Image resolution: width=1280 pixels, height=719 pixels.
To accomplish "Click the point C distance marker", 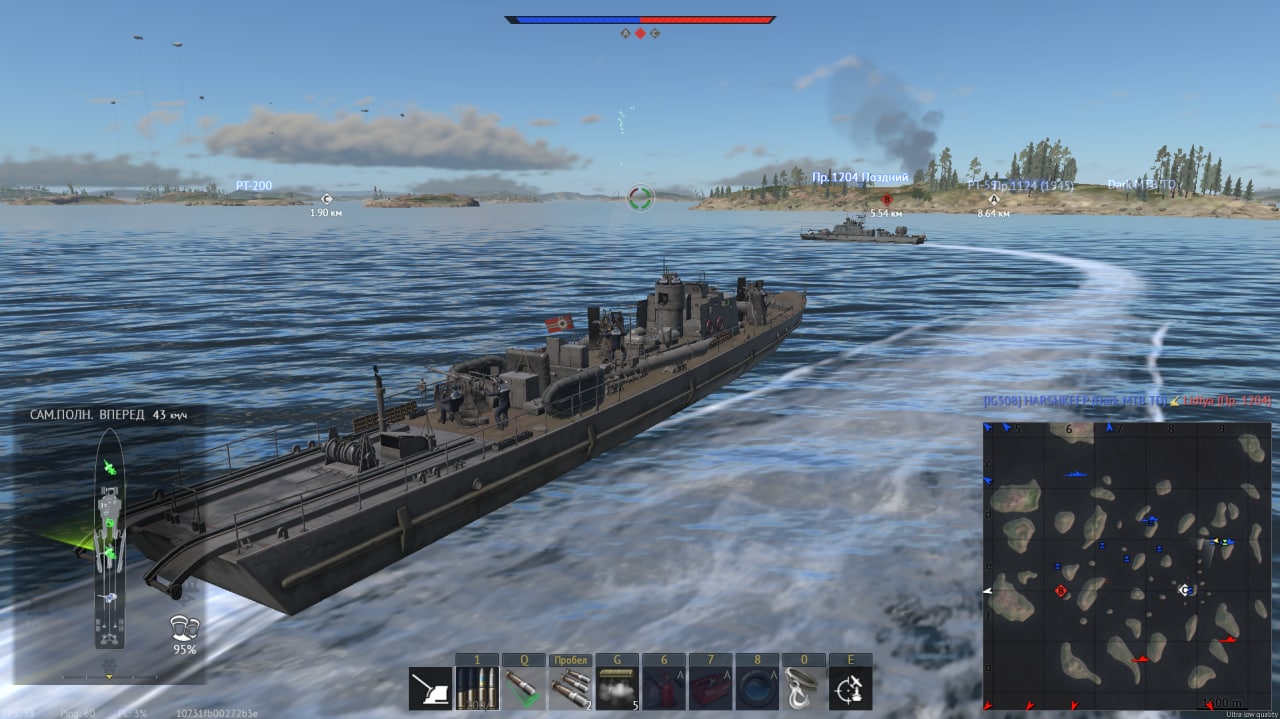I will click(326, 200).
